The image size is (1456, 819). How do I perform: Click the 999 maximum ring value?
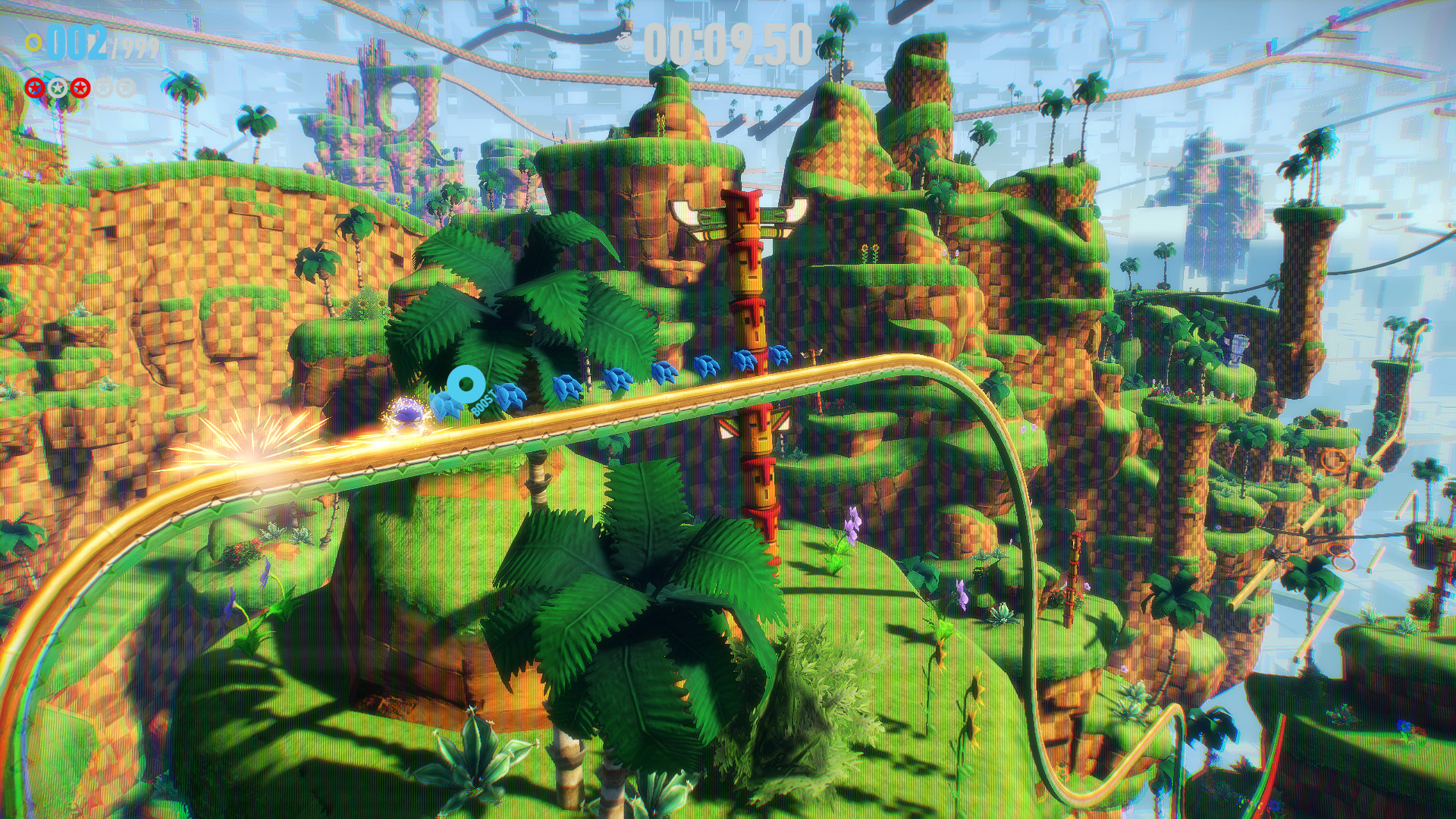click(141, 45)
